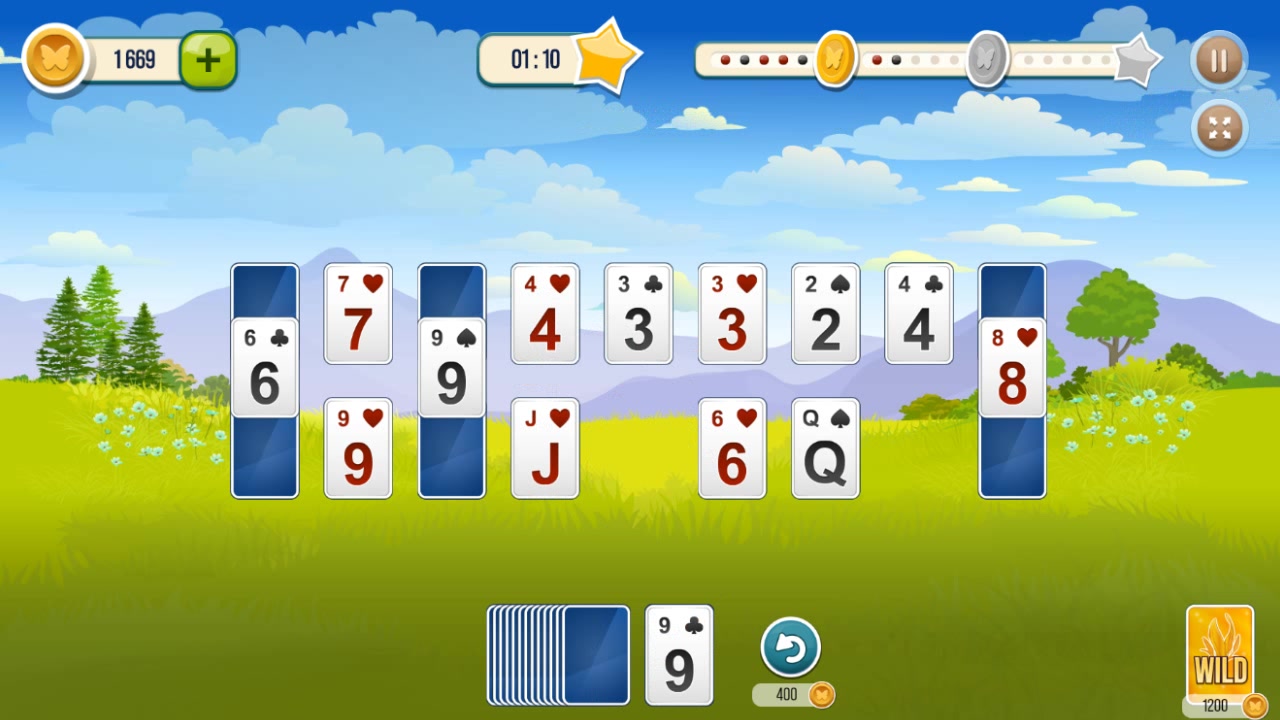Pick the Jack of hearts
This screenshot has height=720, width=1280.
[545, 447]
